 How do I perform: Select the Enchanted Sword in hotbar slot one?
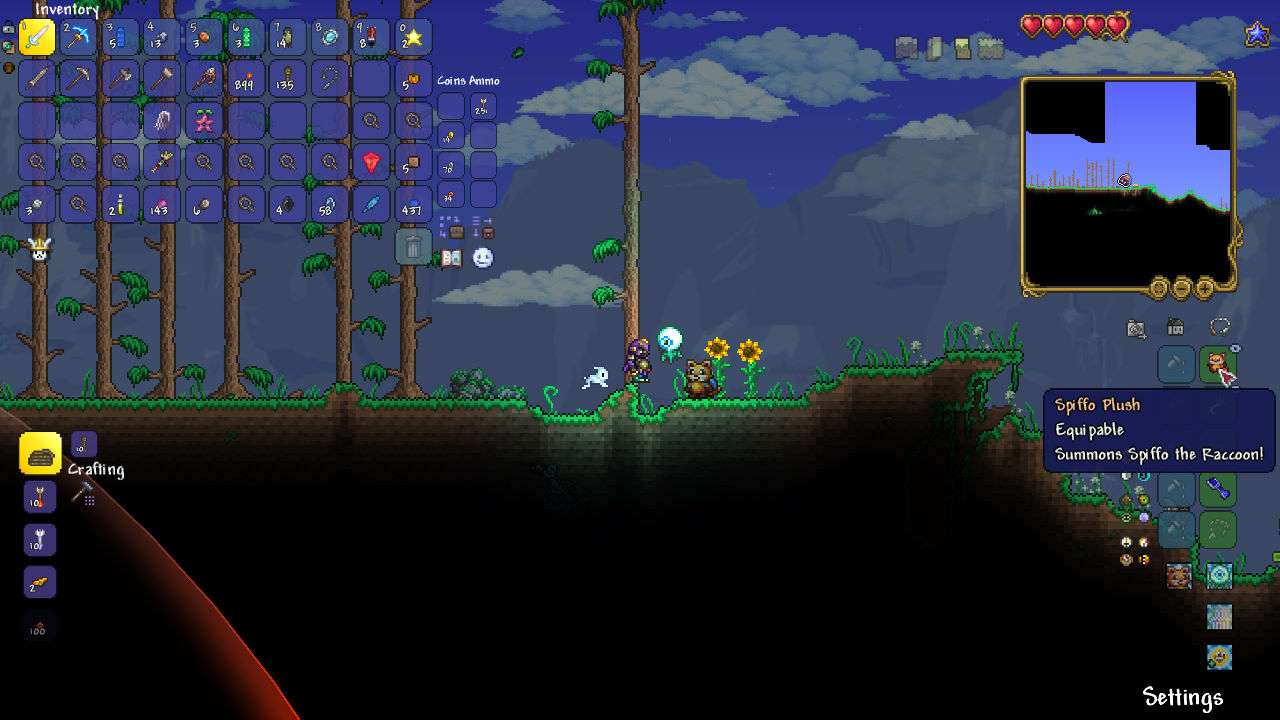pos(37,37)
